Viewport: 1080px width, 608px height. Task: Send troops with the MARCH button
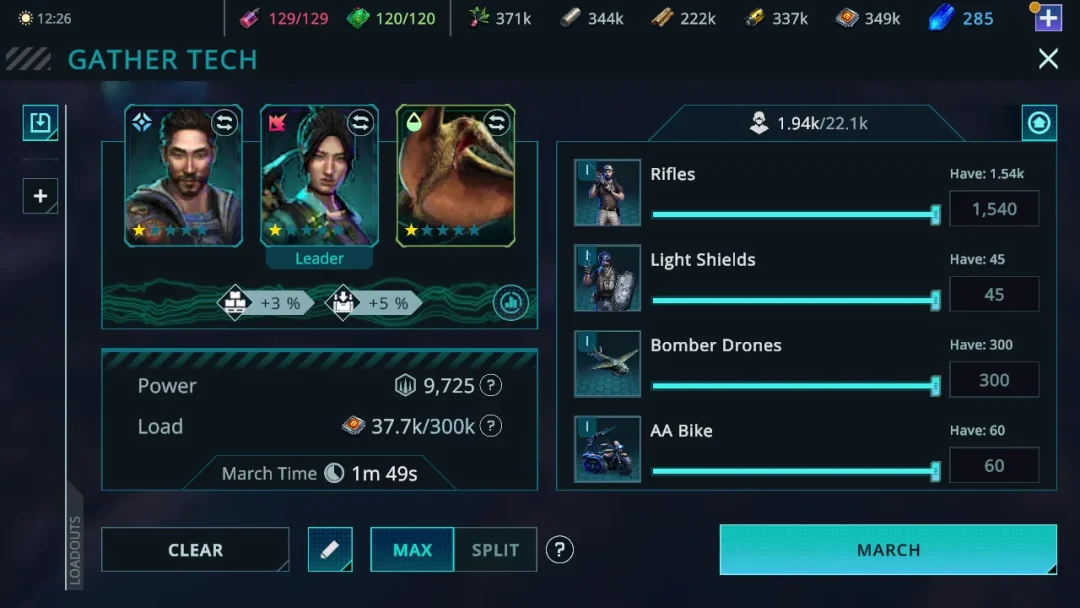click(888, 550)
